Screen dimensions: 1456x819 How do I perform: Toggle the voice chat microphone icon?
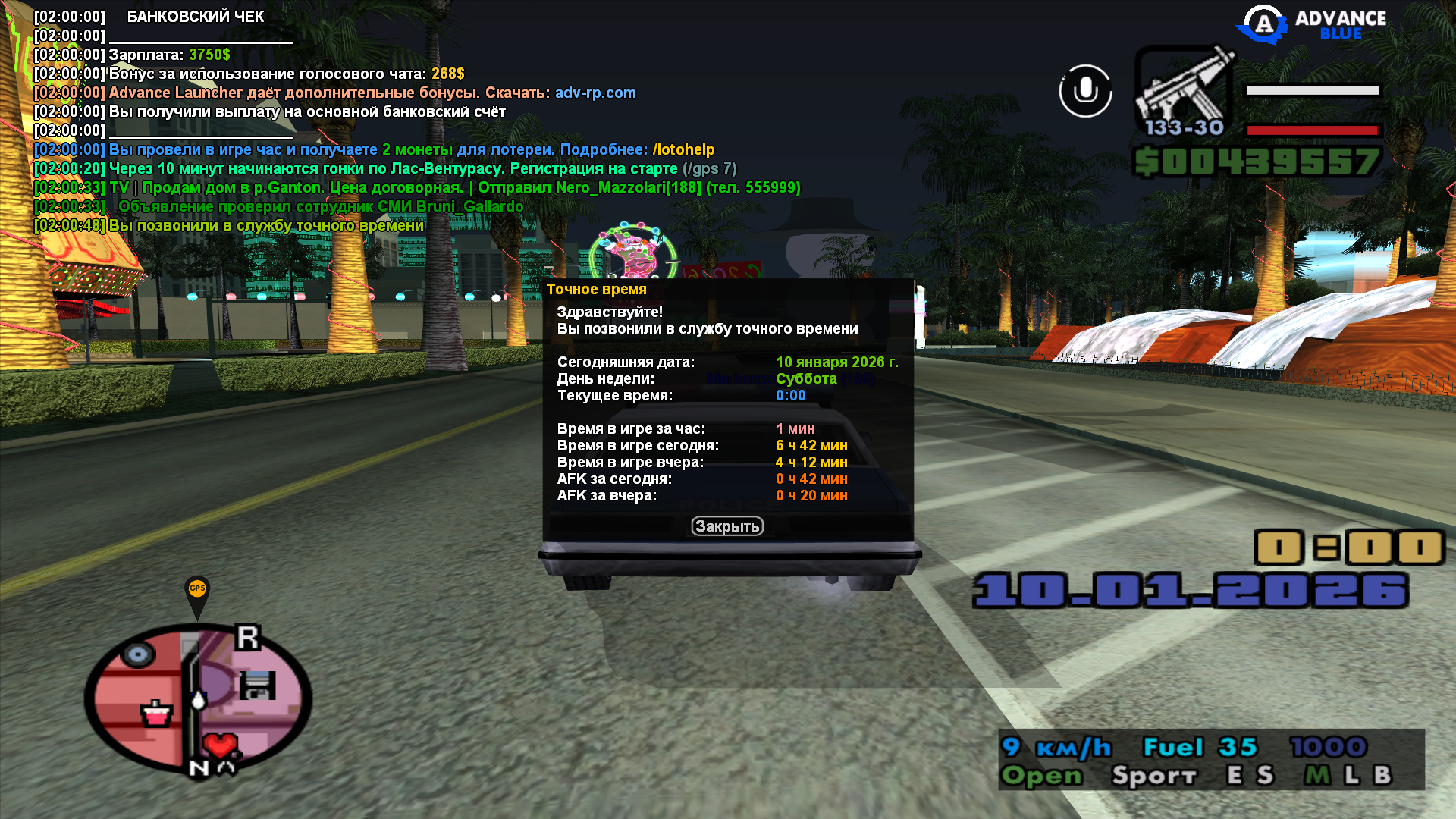1085,91
